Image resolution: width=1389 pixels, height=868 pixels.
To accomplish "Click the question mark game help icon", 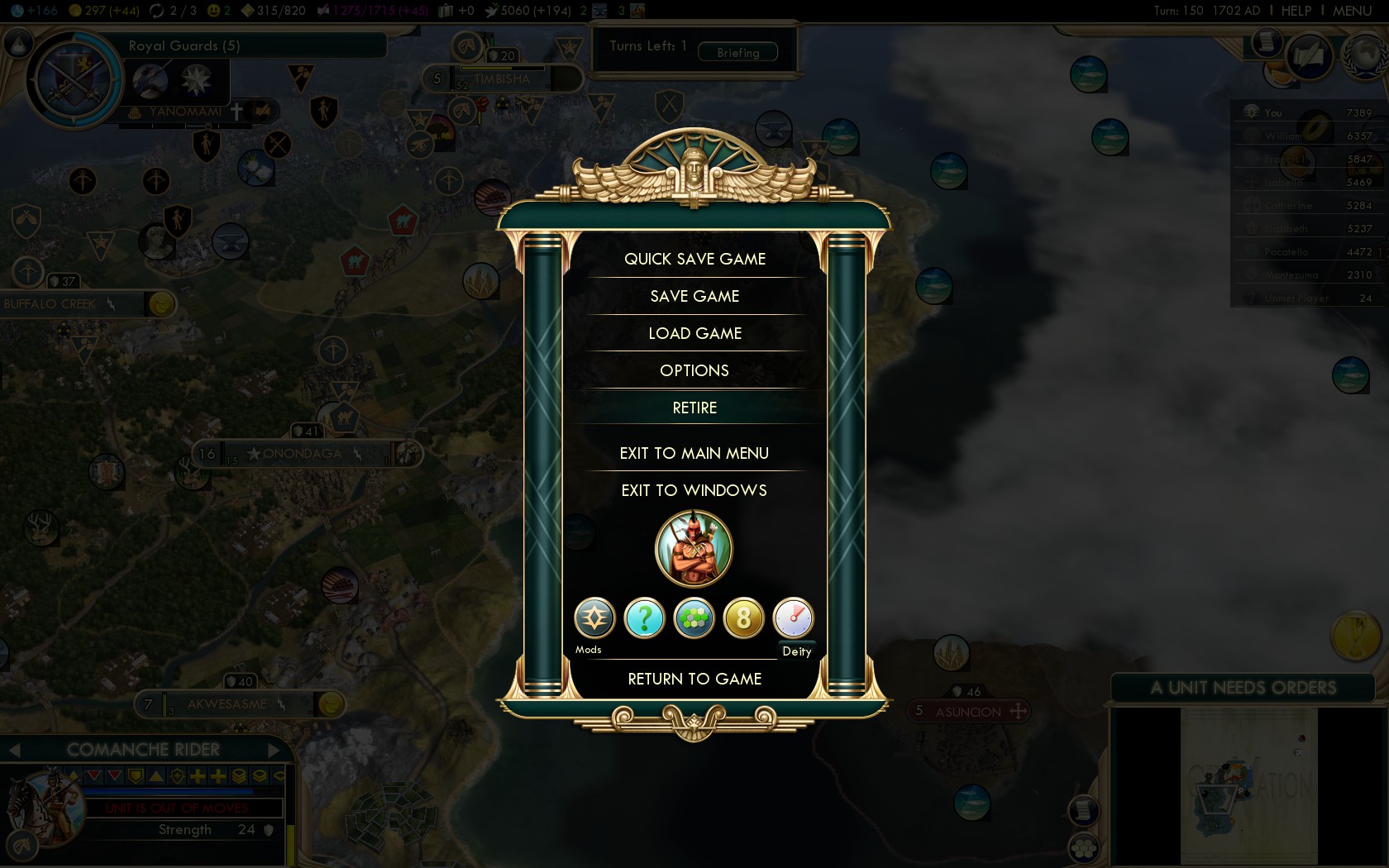I will [x=643, y=618].
